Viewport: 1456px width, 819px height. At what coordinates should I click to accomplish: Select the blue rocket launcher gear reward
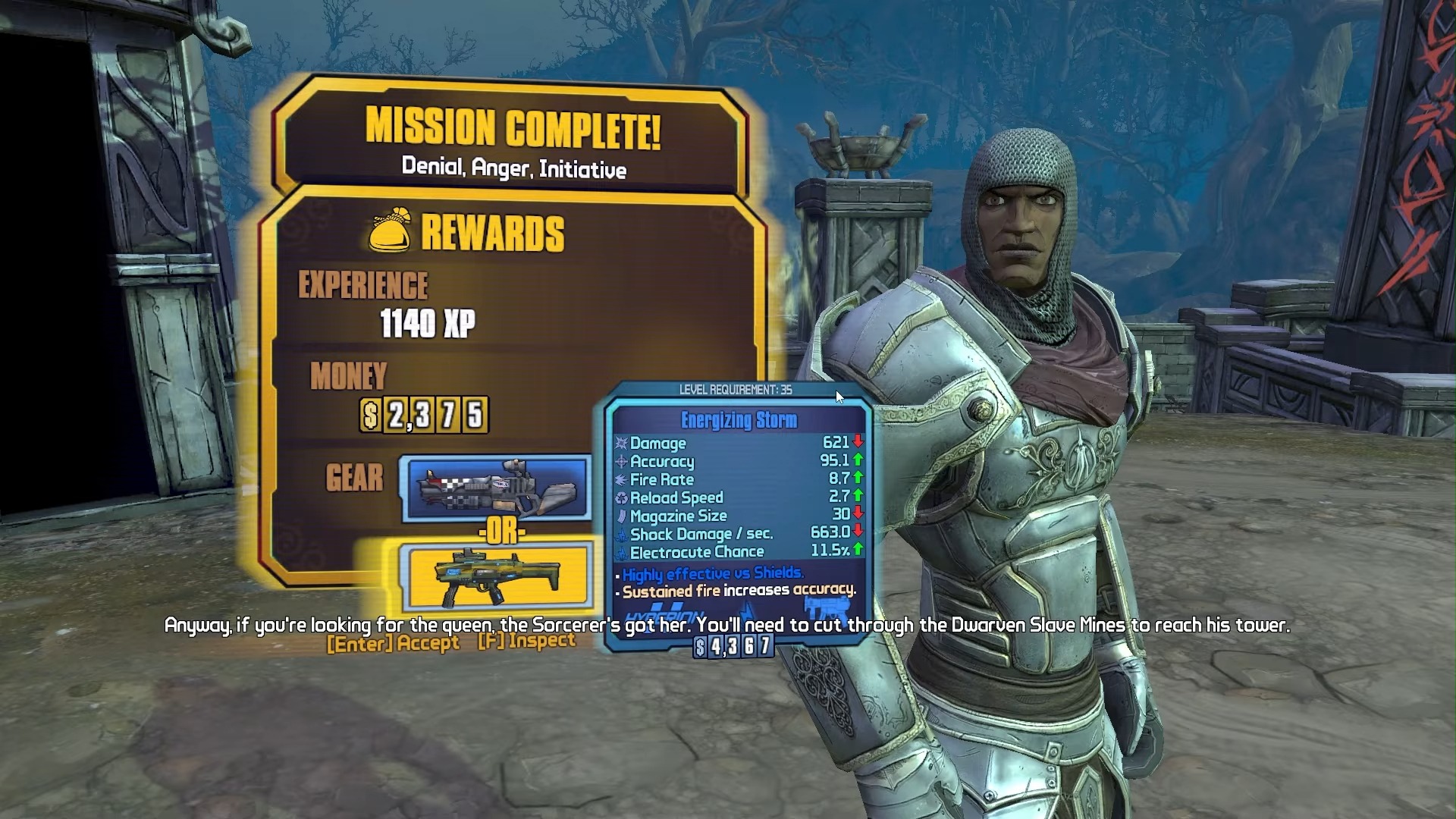[497, 488]
